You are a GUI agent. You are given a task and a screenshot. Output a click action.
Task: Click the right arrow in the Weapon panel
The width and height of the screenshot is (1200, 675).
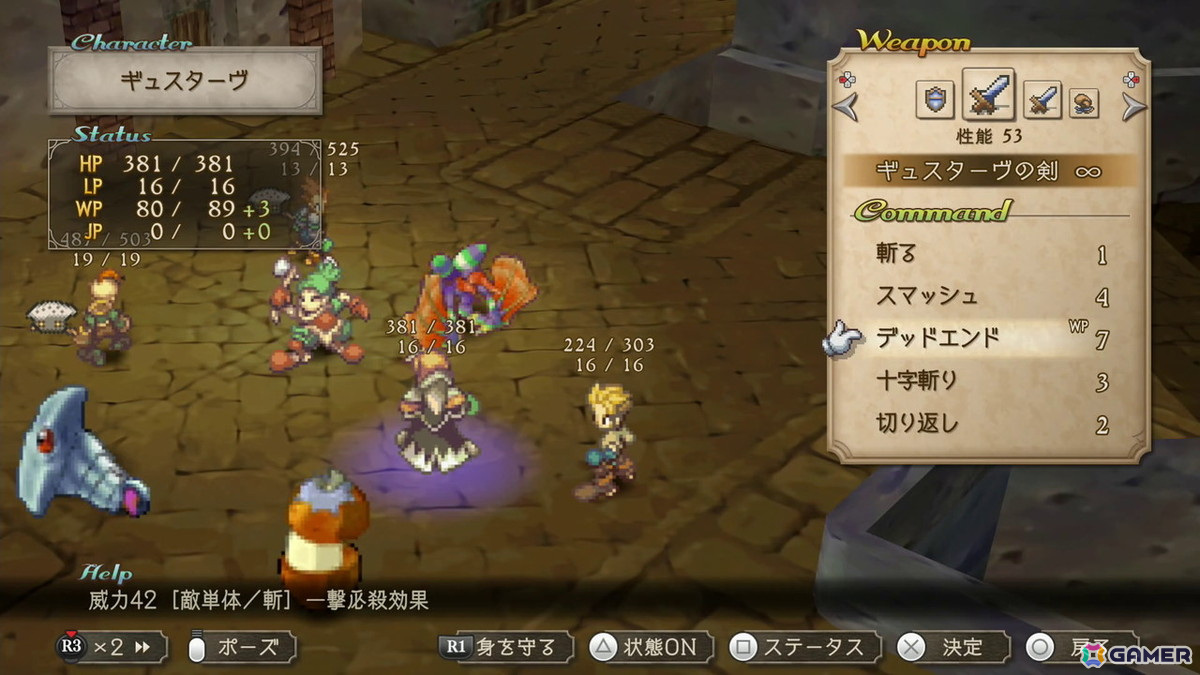(1133, 104)
